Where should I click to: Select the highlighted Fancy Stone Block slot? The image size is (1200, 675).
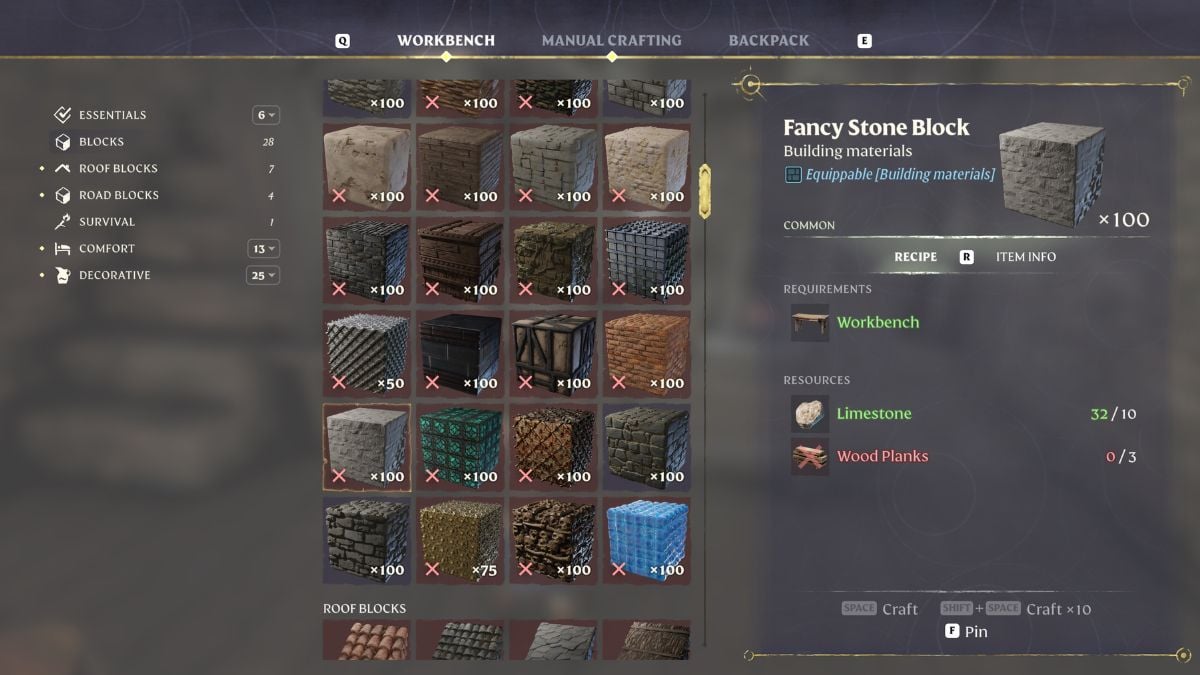366,447
